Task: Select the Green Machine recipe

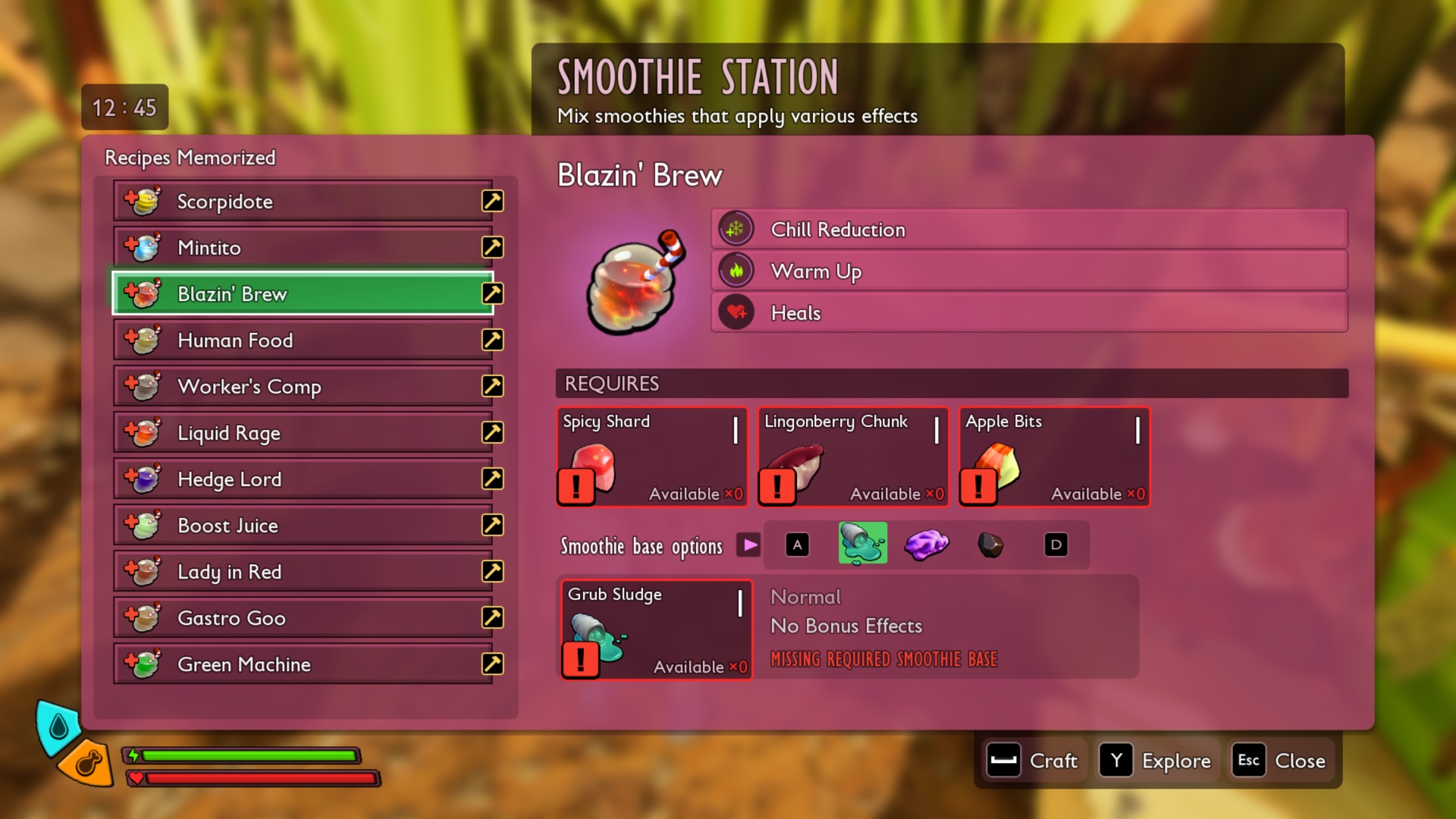Action: [303, 664]
